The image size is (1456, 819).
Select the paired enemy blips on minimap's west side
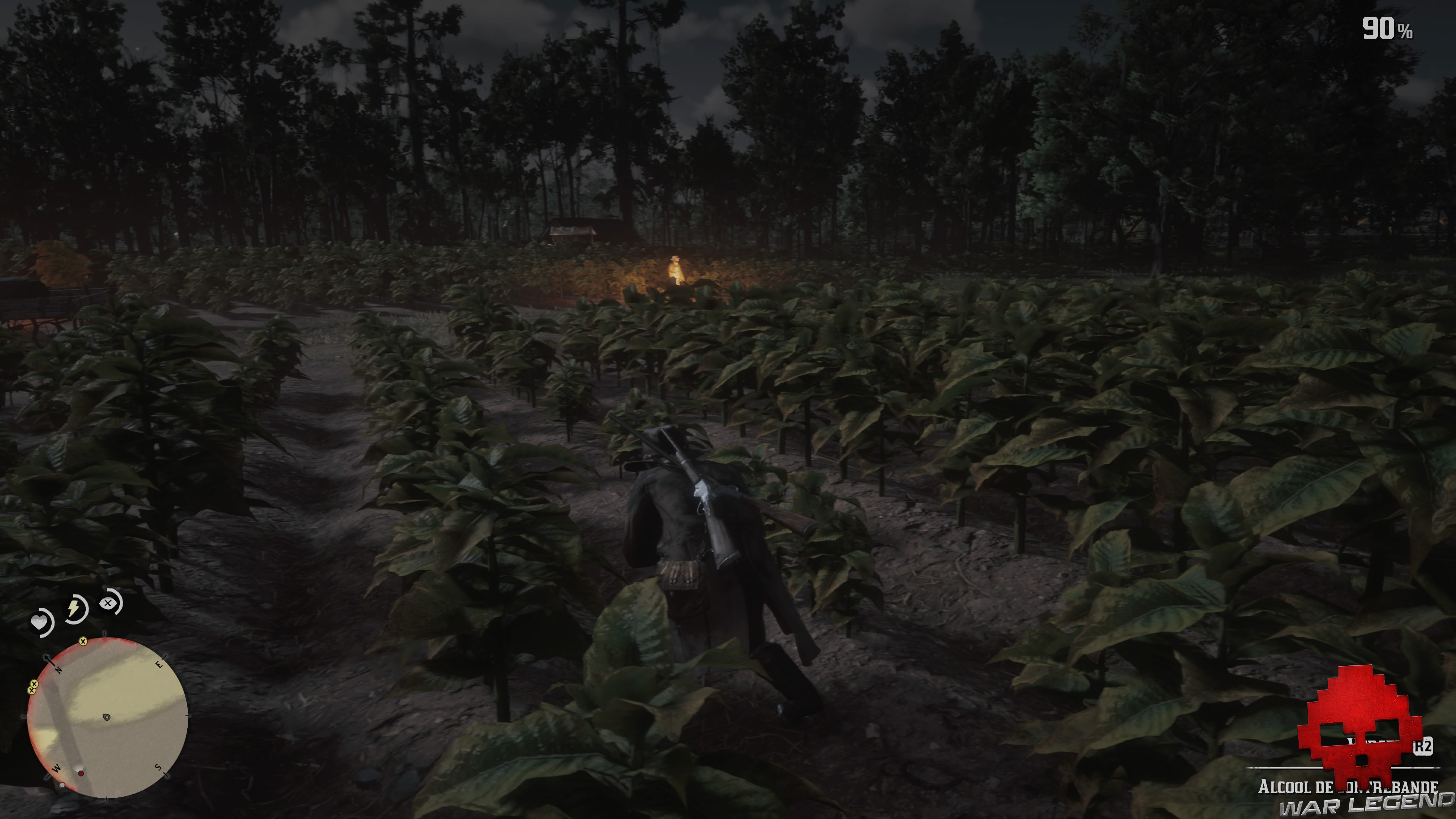pyautogui.click(x=33, y=687)
